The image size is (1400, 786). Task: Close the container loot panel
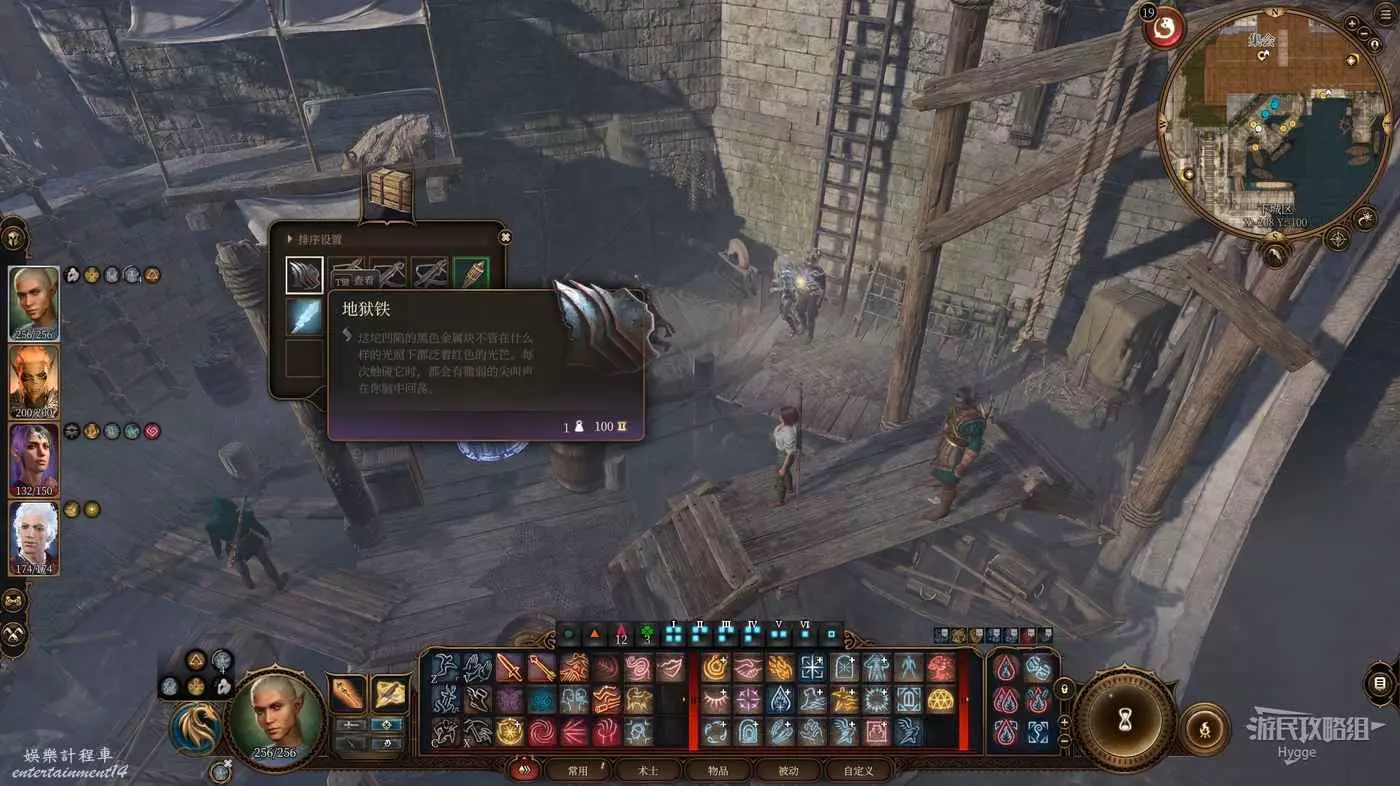click(505, 237)
